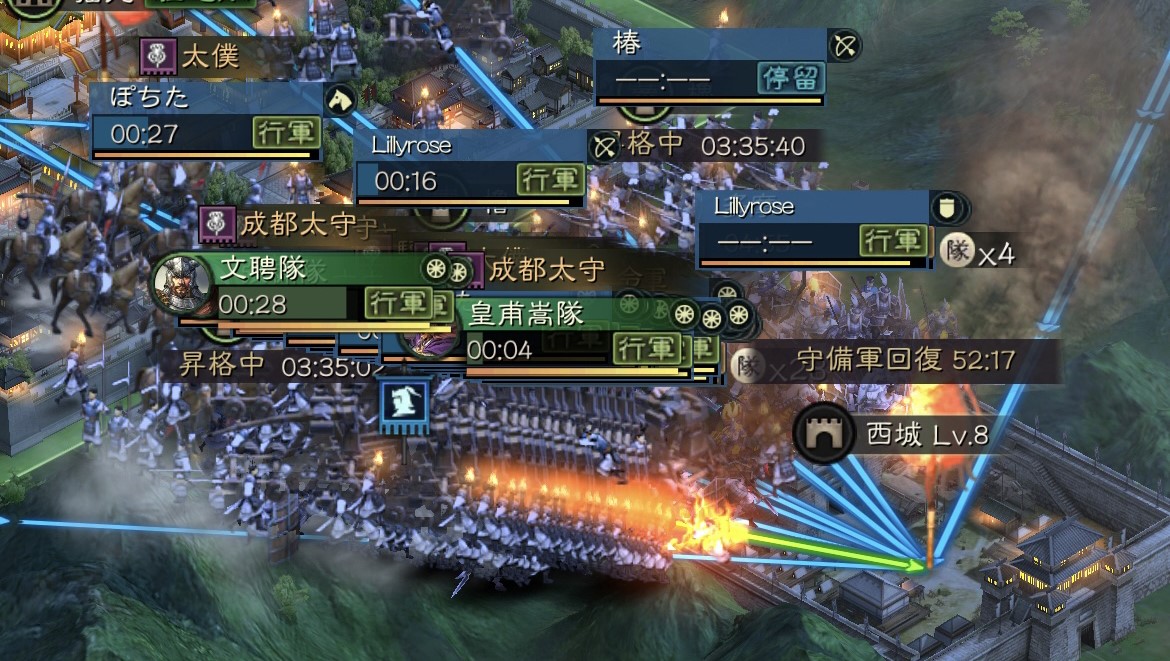Expand the 隊 x4 stacked squads icon
Screen dimensions: 1170x661
(978, 252)
